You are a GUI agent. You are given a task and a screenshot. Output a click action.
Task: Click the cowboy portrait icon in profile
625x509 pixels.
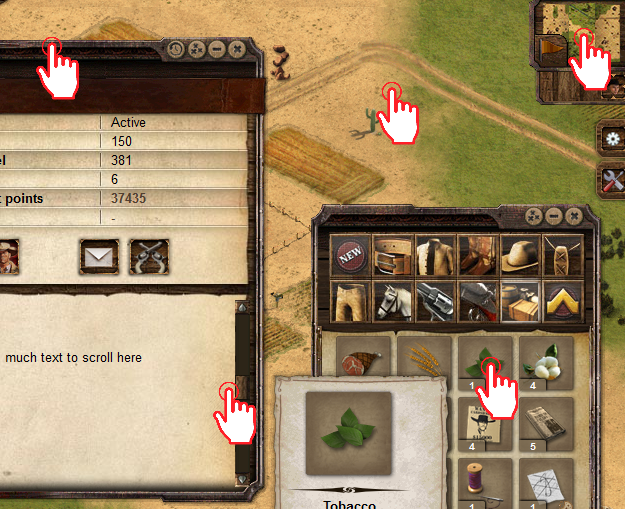tap(8, 256)
